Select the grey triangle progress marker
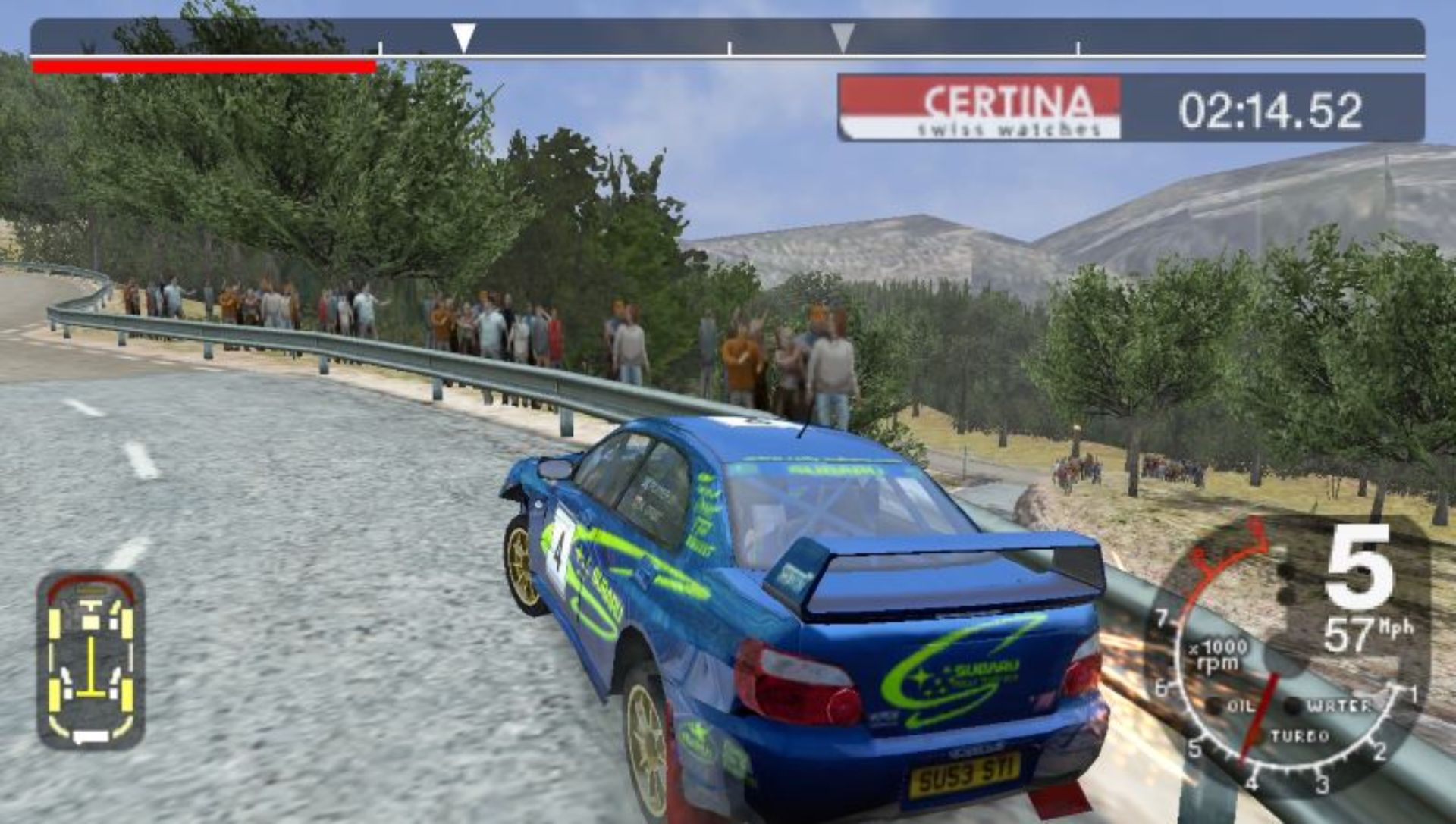Screen dimensions: 1456x824 842,37
